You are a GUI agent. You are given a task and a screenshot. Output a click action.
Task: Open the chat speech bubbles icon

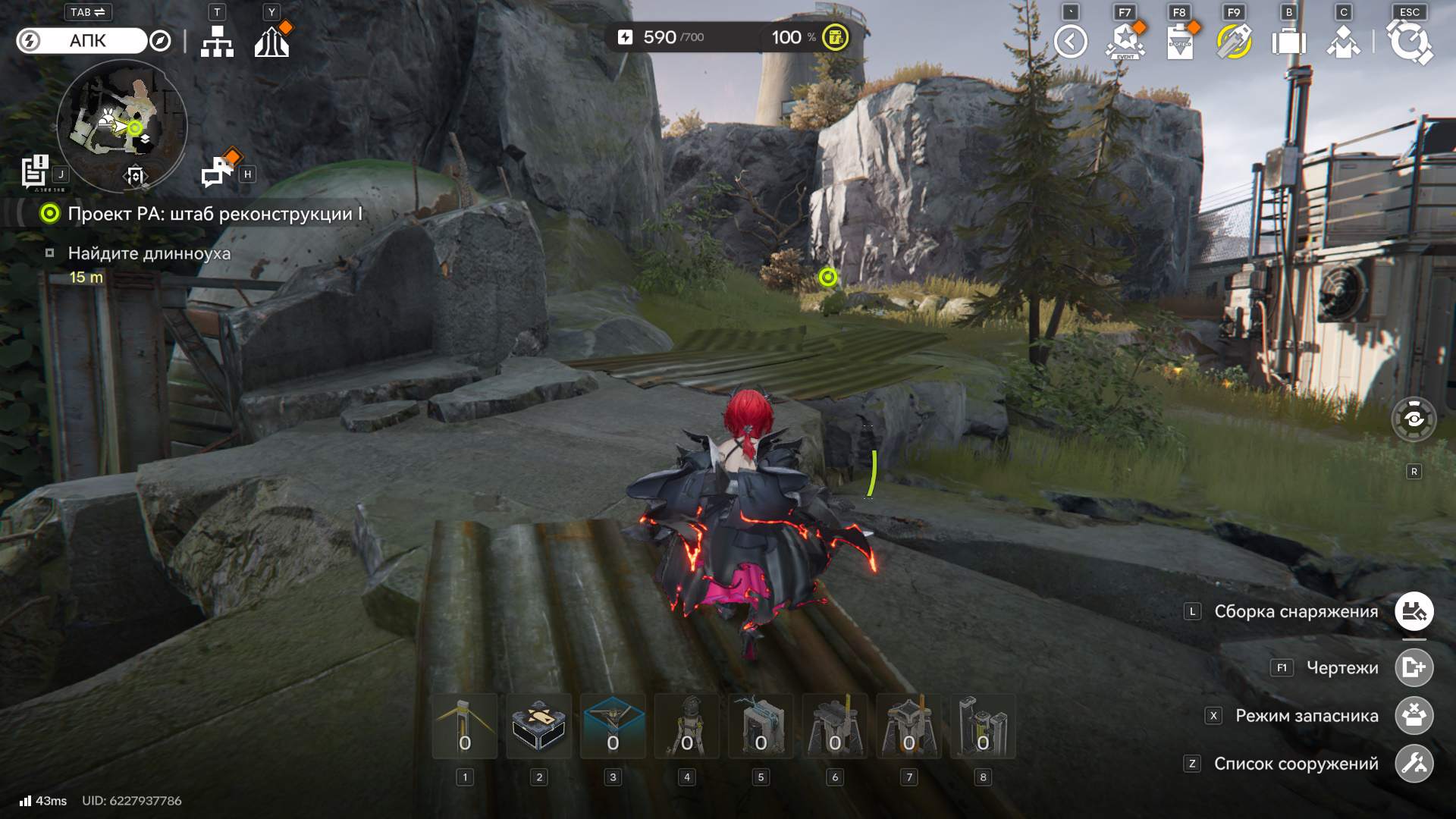click(218, 172)
